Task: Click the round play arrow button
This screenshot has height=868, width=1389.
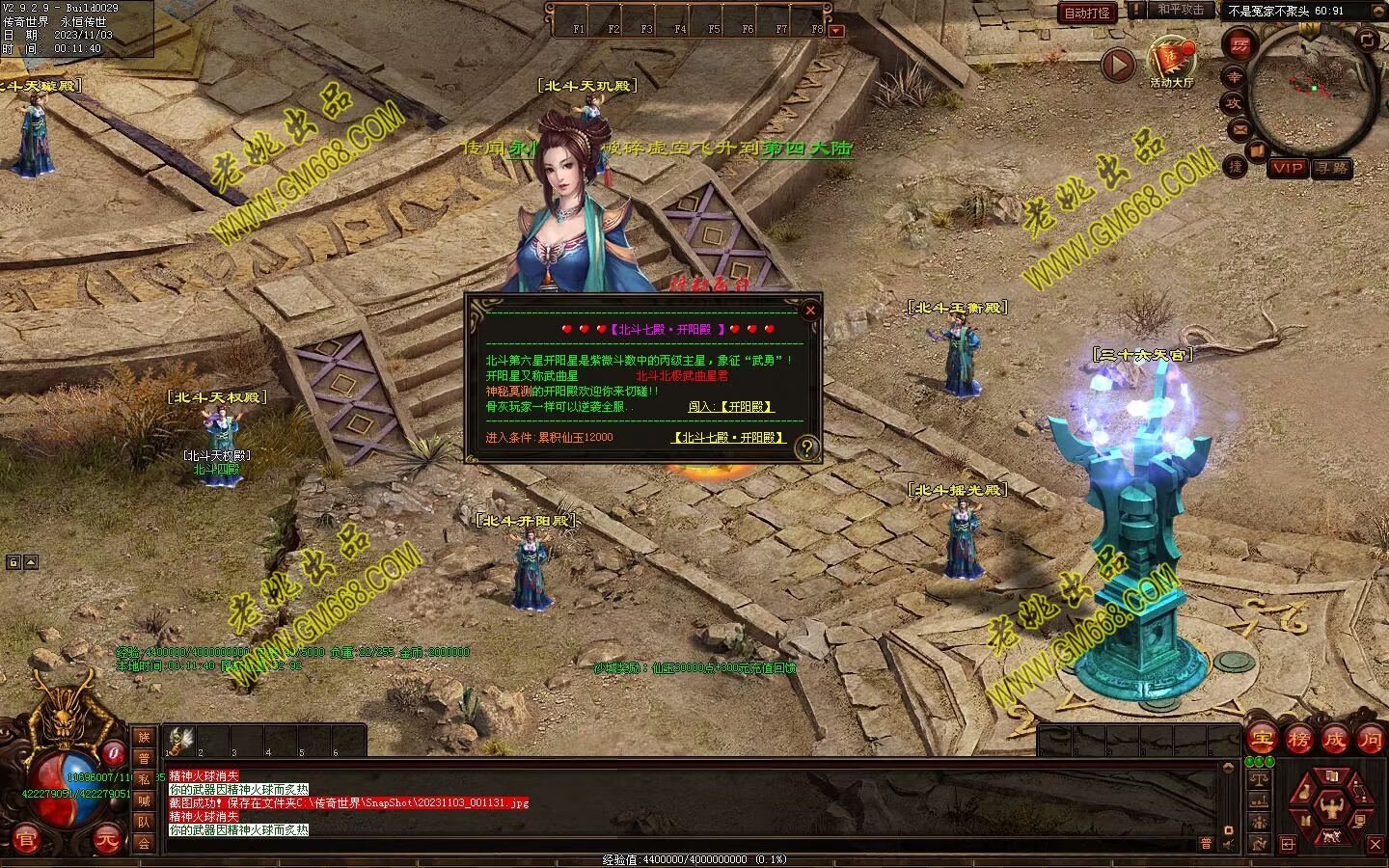Action: (1118, 65)
